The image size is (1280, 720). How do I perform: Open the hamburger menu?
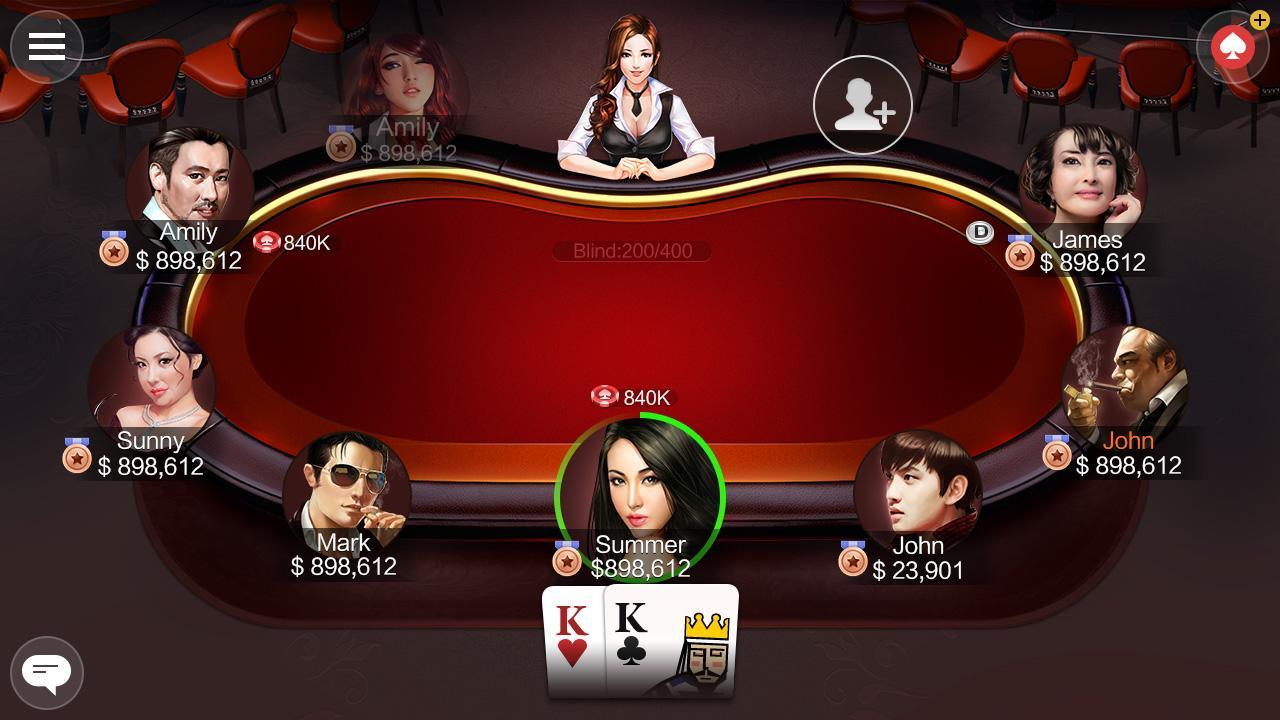(x=47, y=46)
